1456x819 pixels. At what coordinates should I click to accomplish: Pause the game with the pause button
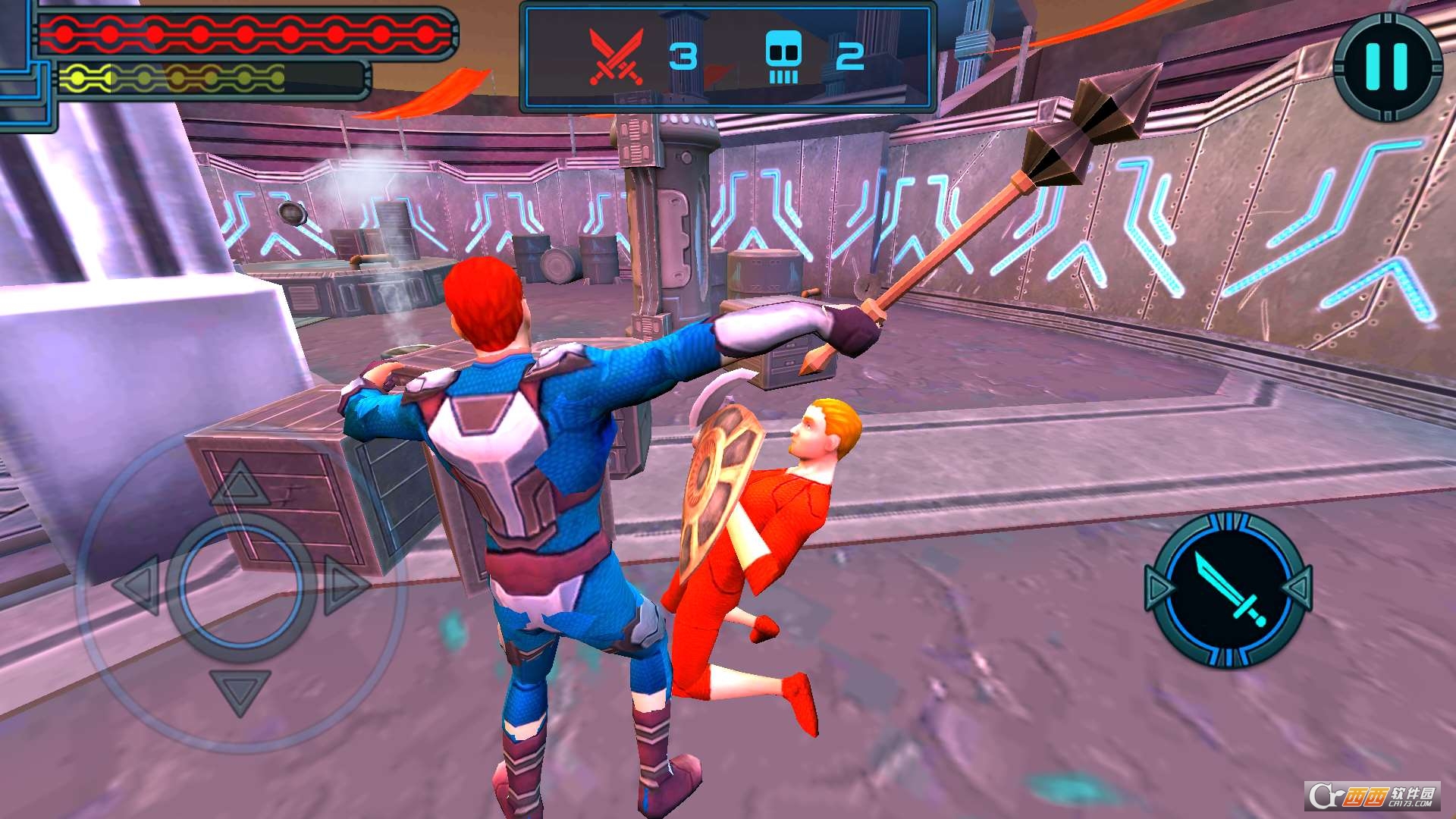click(1387, 66)
